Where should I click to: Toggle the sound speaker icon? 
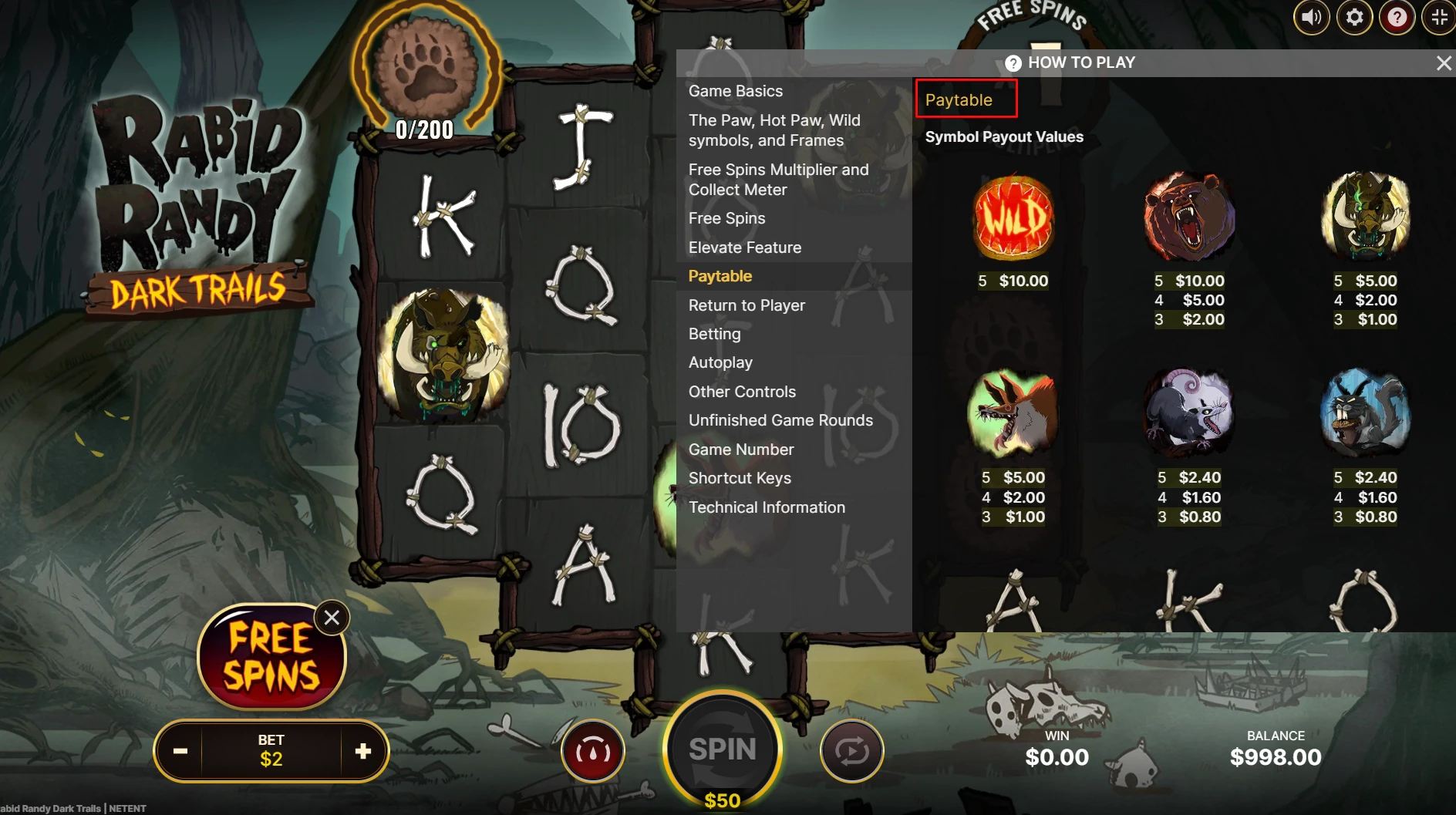coord(1311,17)
